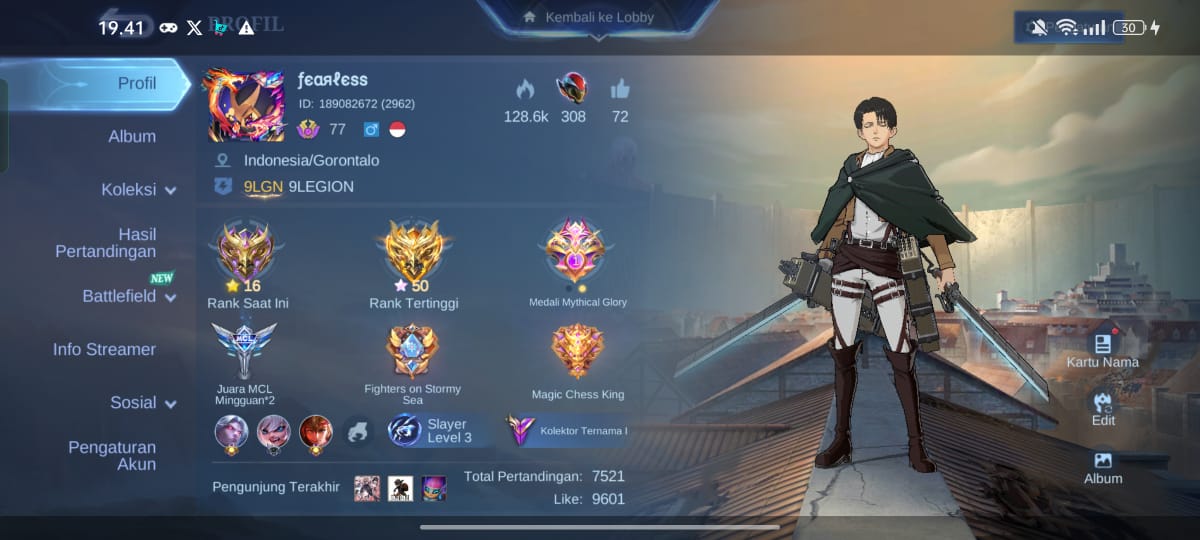Expand the Battlefield section

coord(129,296)
